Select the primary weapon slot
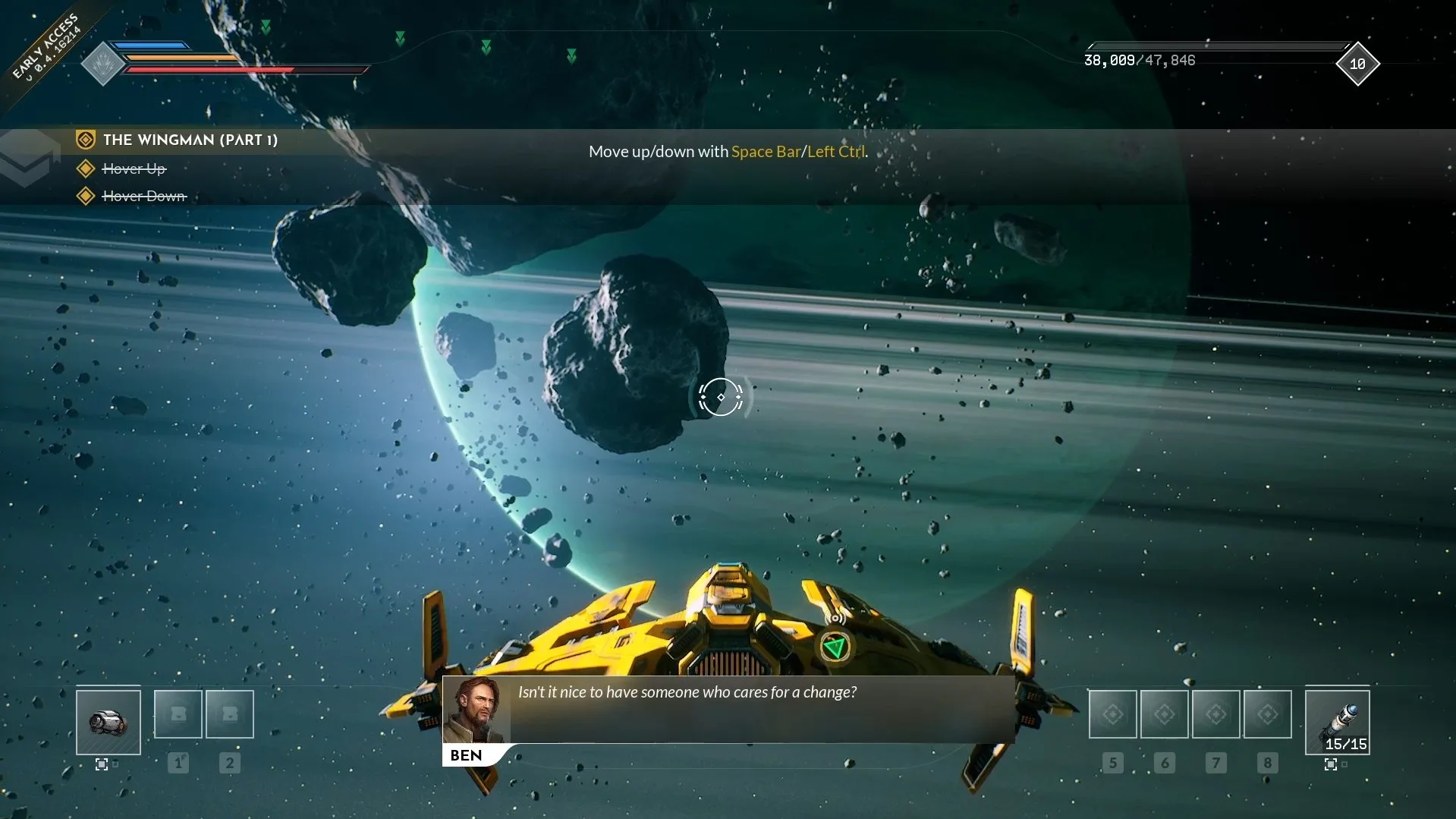The image size is (1456, 819). [x=108, y=722]
